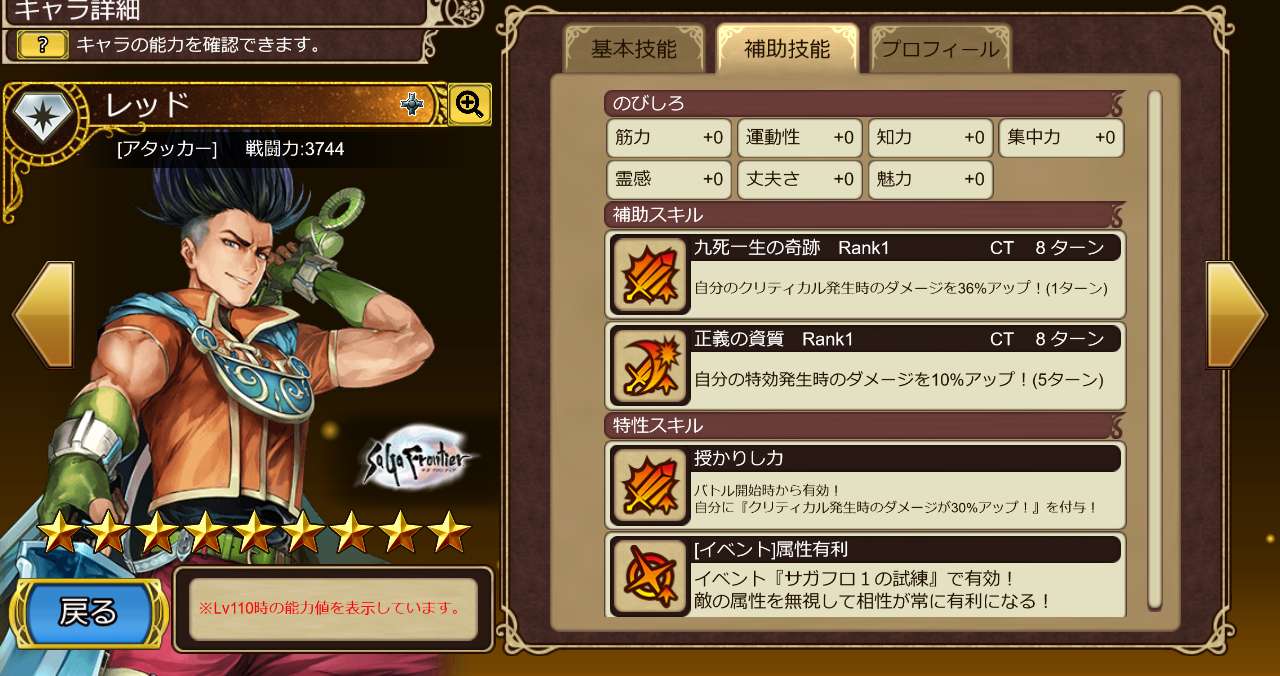Viewport: 1280px width, 676px height.
Task: Tap the 知力 growth stat box
Action: coord(930,138)
